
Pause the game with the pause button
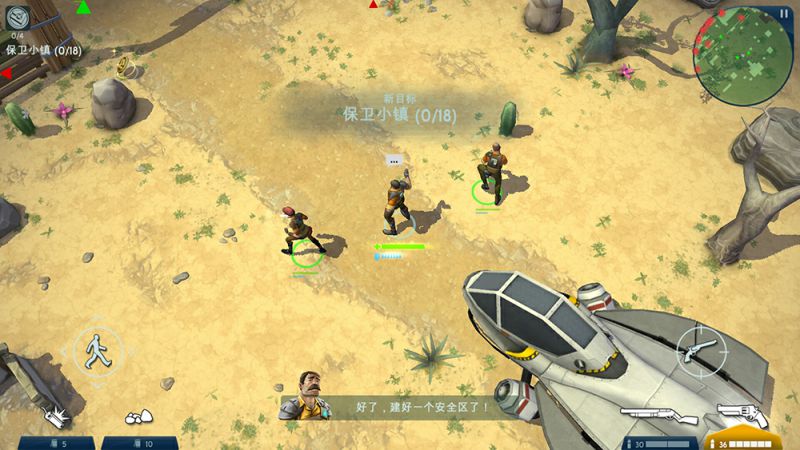click(x=783, y=13)
